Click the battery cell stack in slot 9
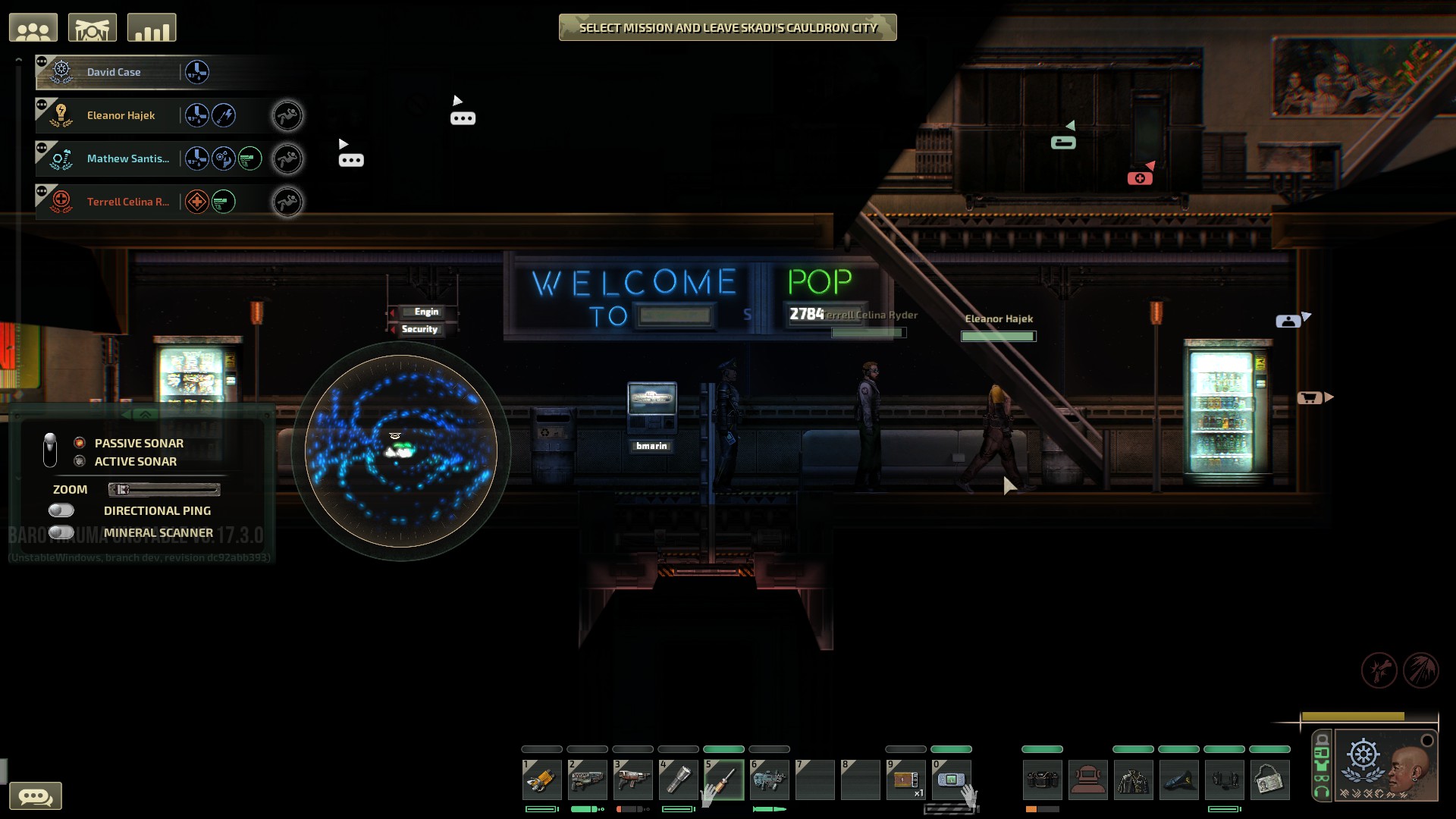The image size is (1456, 819). point(906,780)
